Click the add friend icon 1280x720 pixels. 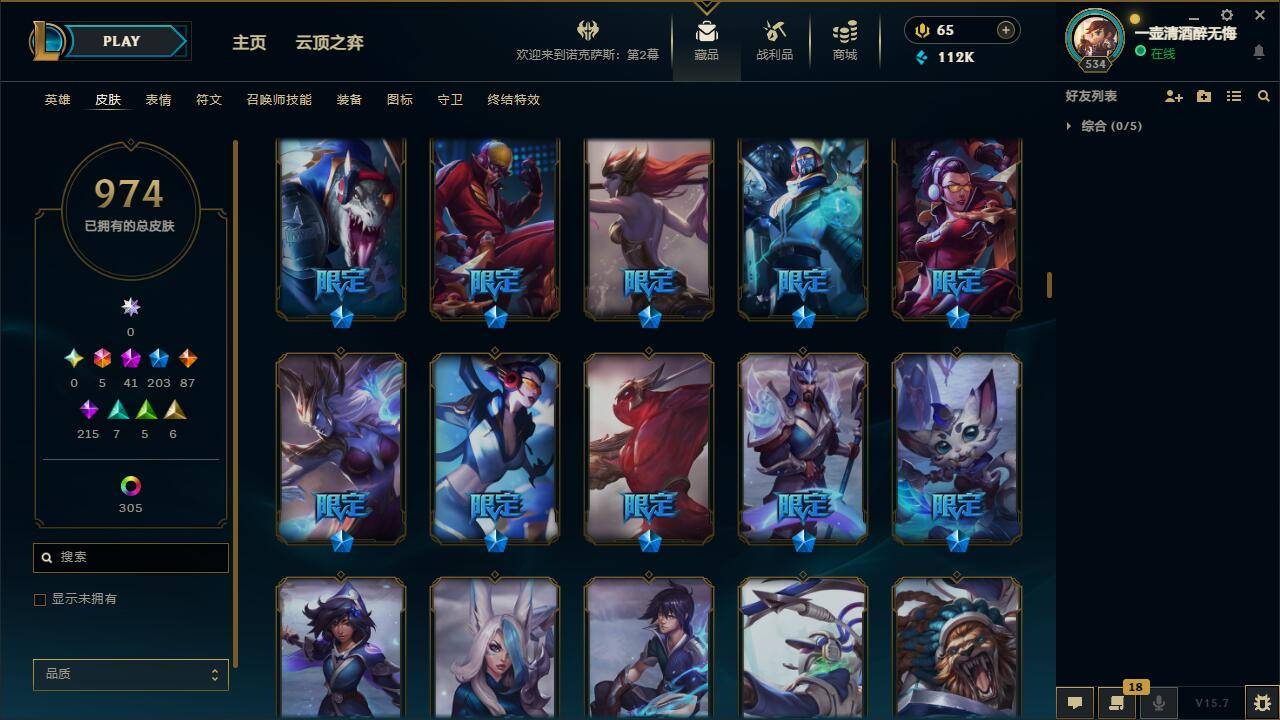(x=1172, y=96)
